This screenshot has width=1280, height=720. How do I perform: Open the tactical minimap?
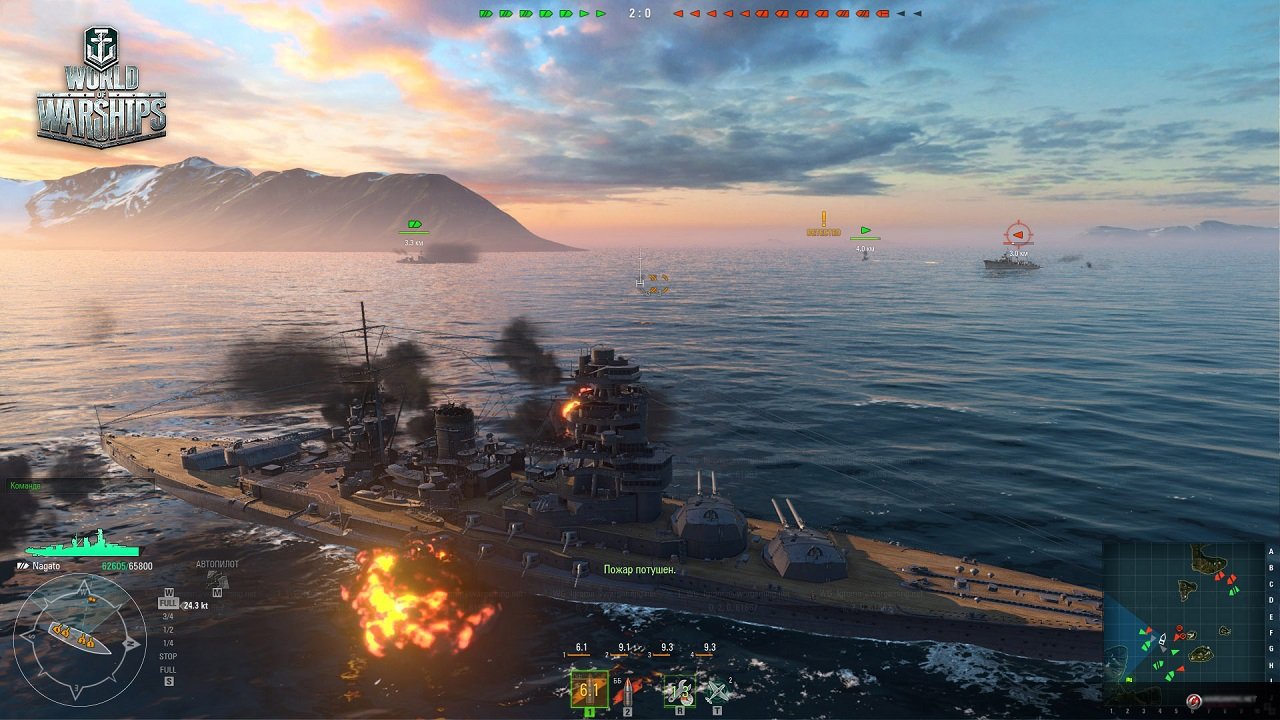click(1183, 620)
